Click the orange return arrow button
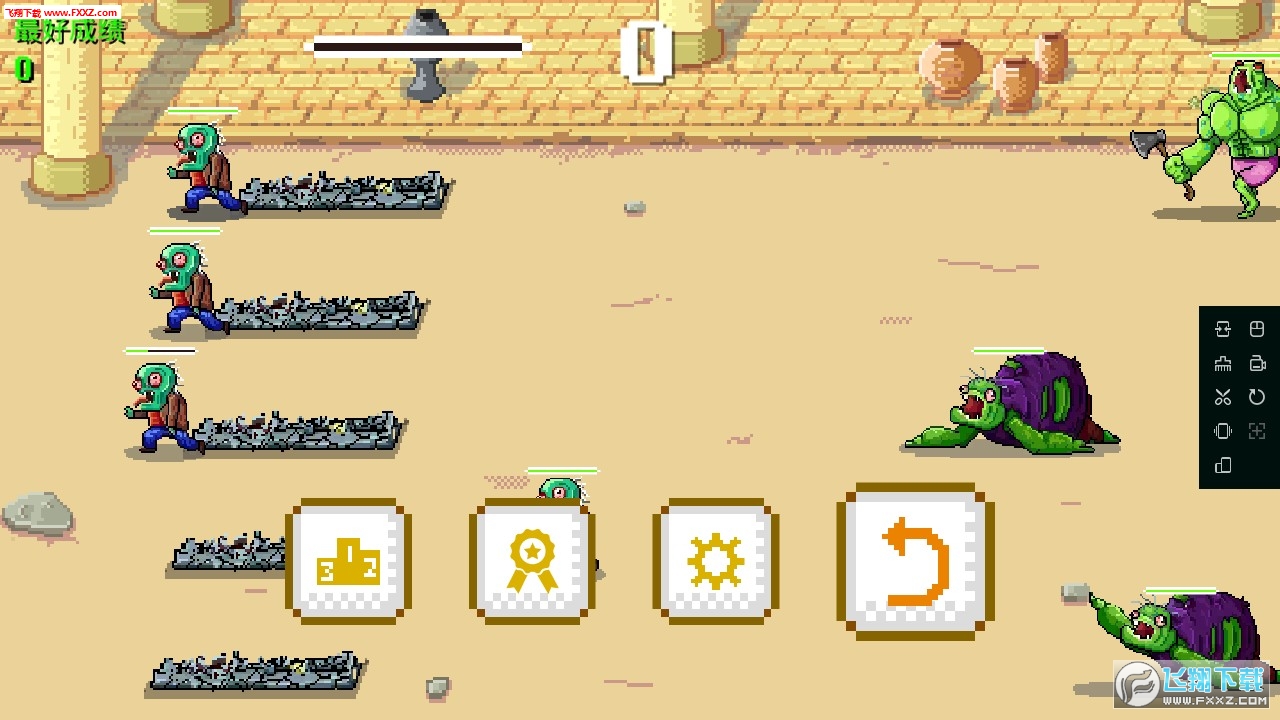 click(x=915, y=562)
